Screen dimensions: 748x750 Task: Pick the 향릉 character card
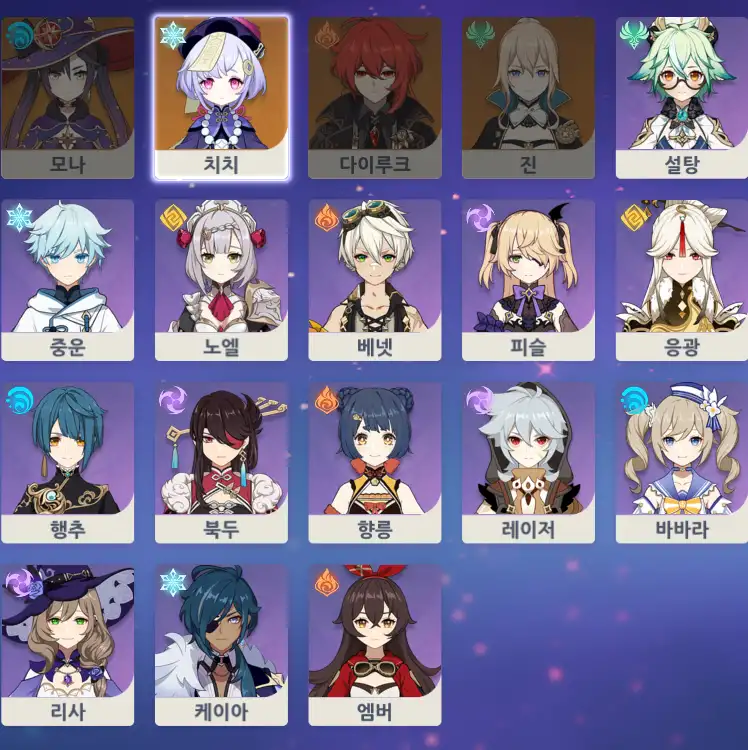coord(375,463)
